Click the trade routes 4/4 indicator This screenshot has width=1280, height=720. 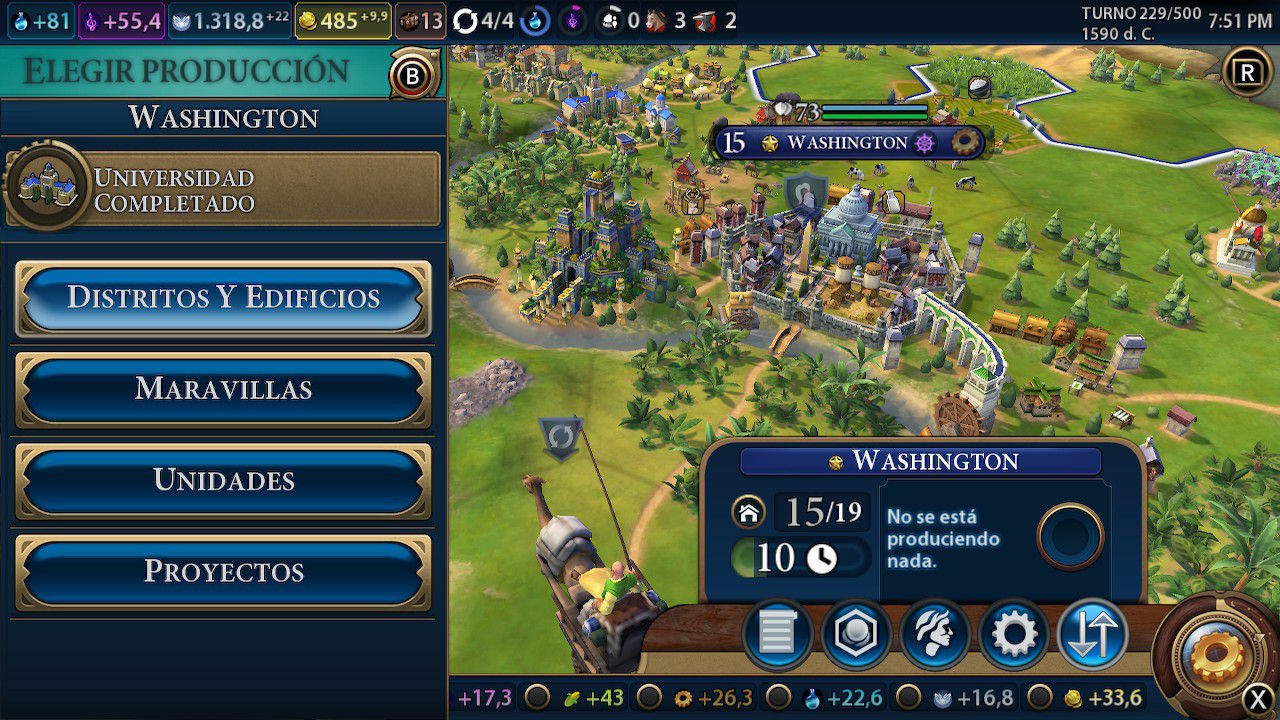click(x=483, y=21)
